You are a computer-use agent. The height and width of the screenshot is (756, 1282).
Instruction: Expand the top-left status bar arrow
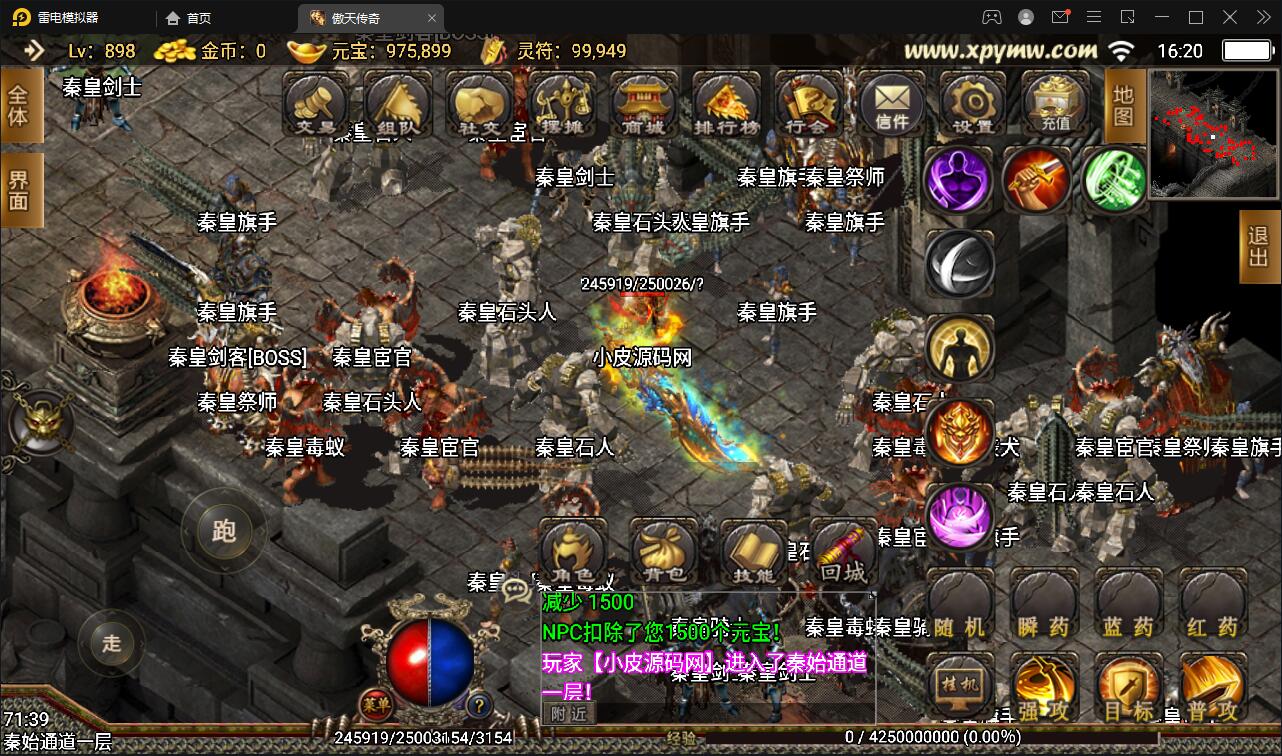37,51
